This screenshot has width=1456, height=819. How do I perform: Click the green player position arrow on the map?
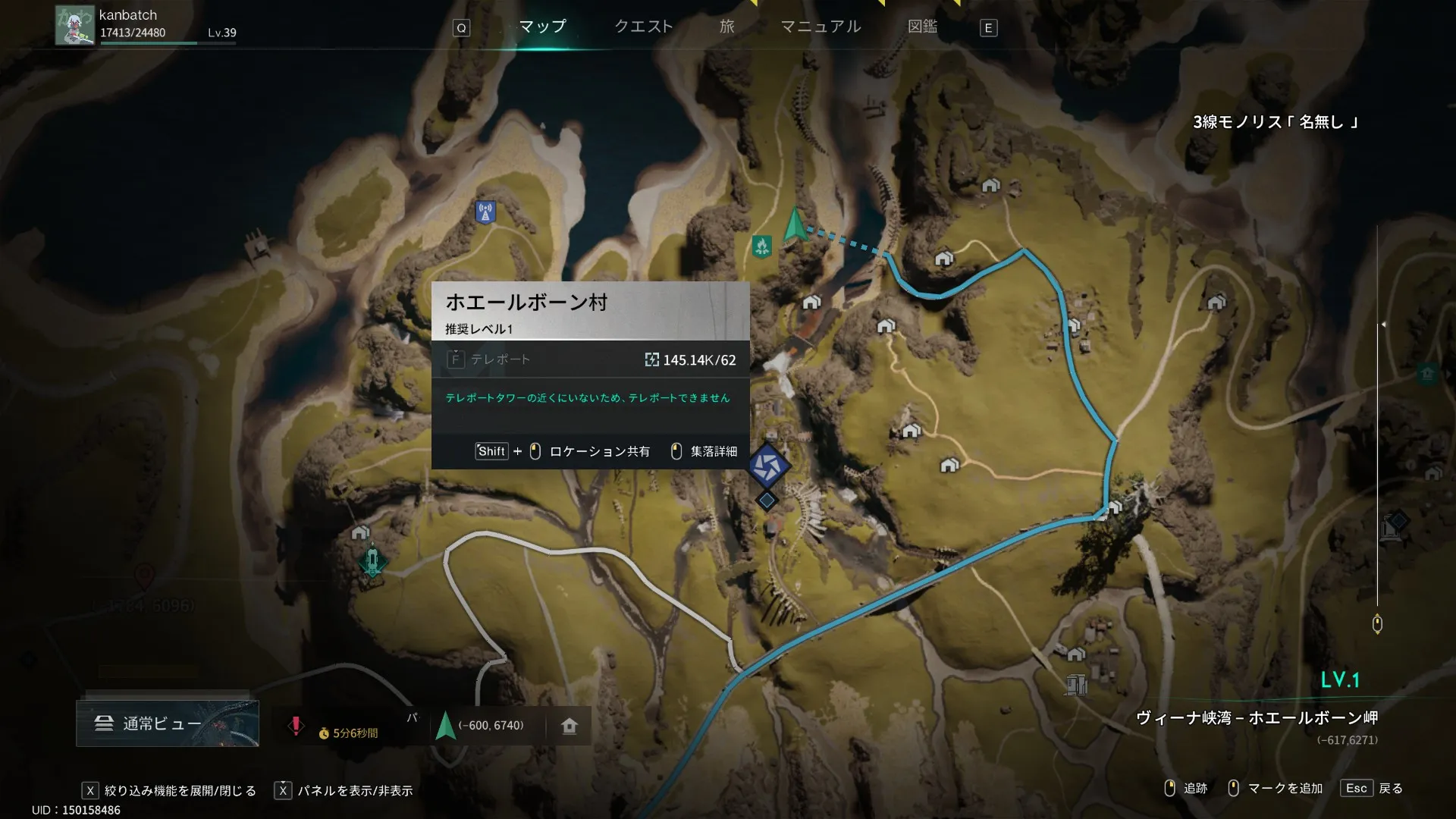click(795, 224)
